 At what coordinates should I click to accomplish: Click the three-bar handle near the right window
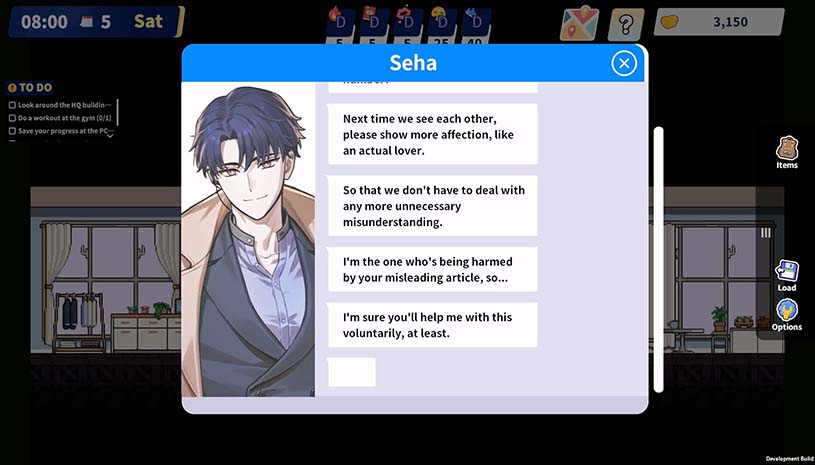766,233
